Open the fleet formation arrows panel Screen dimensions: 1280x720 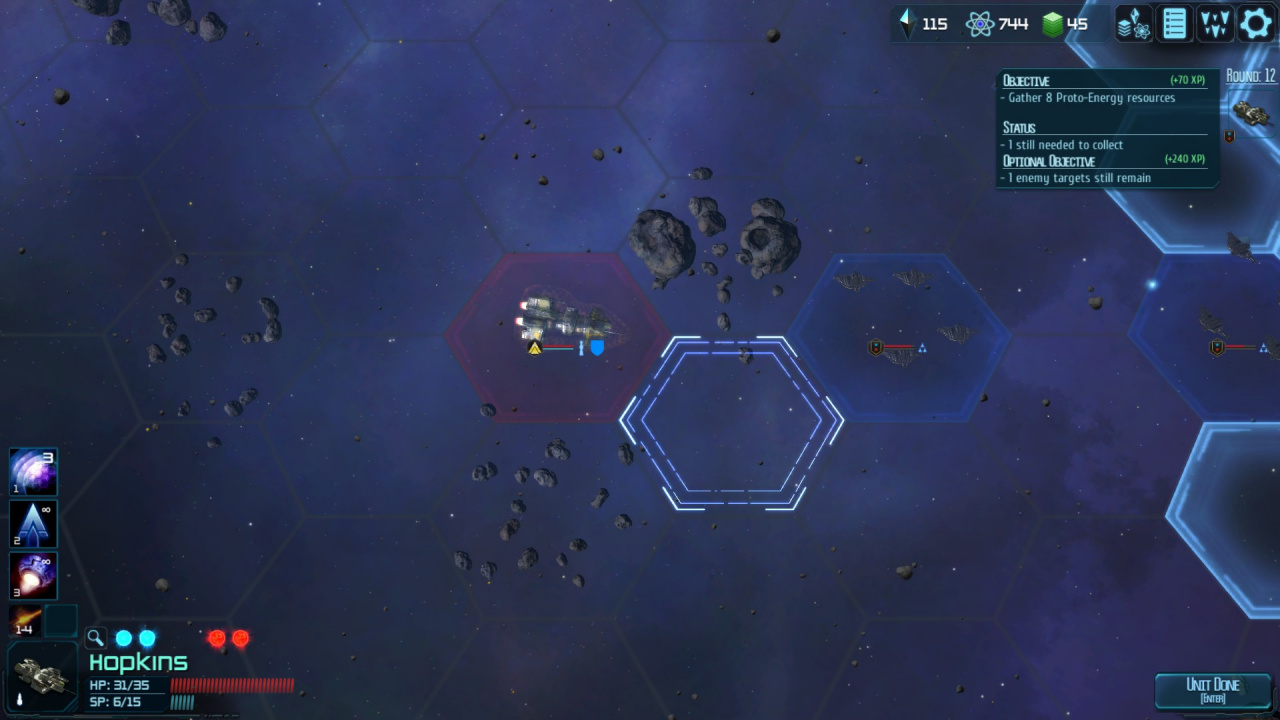1215,24
